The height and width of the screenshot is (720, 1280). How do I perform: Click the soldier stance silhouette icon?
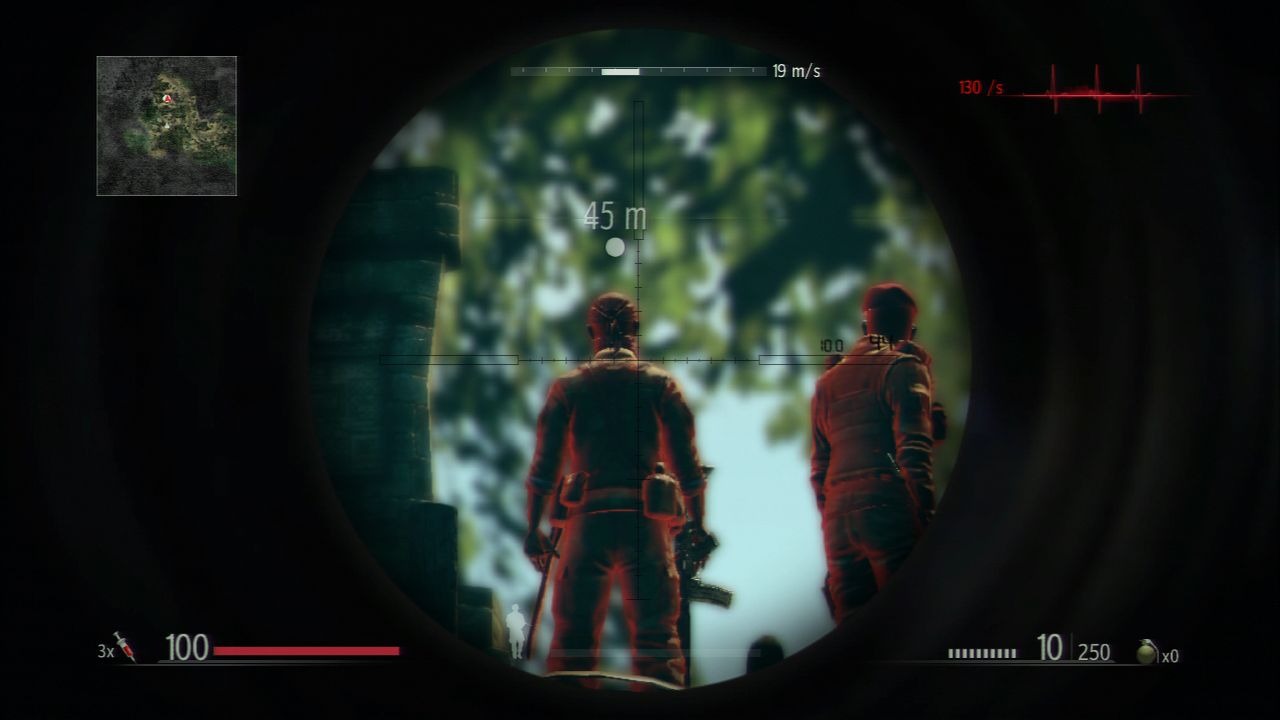pyautogui.click(x=516, y=632)
